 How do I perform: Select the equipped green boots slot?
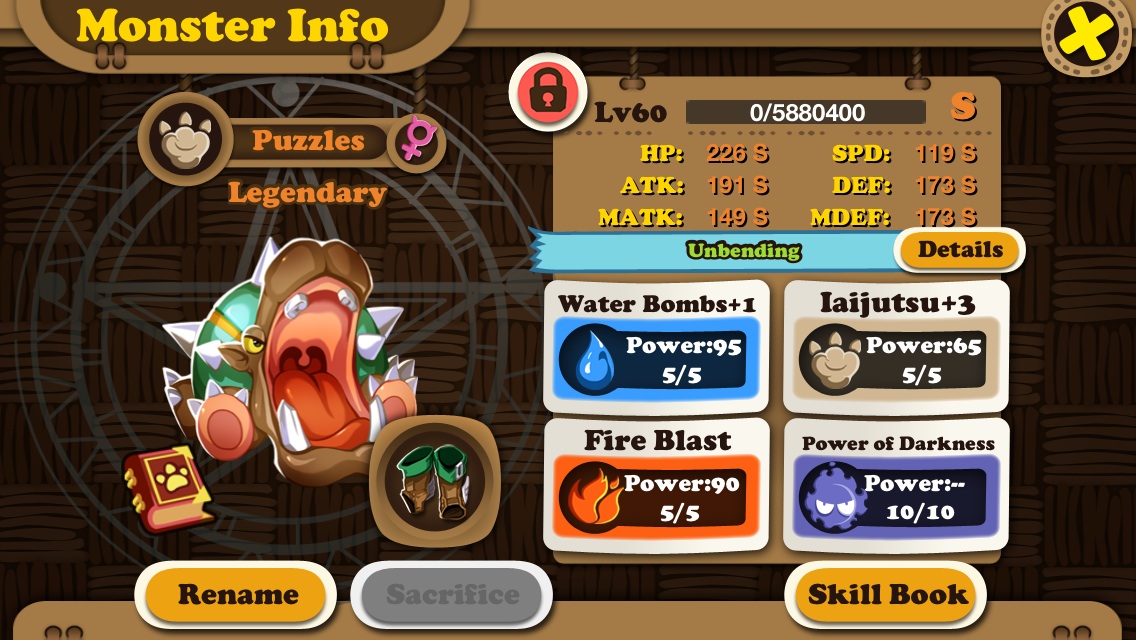pyautogui.click(x=434, y=480)
